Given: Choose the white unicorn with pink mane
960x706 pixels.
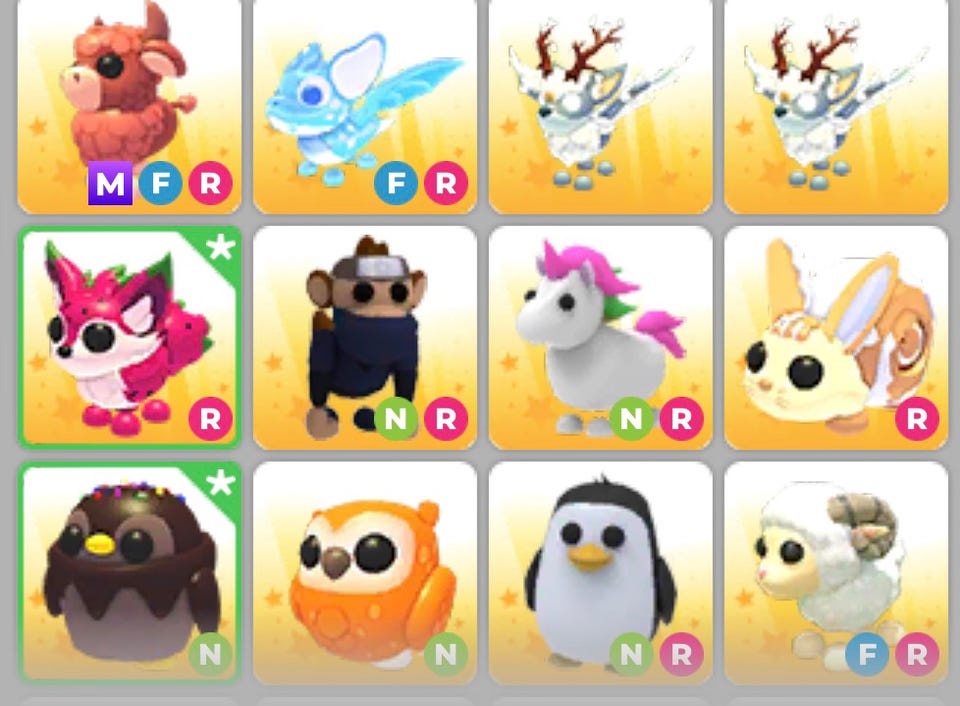Looking at the screenshot, I should point(600,336).
